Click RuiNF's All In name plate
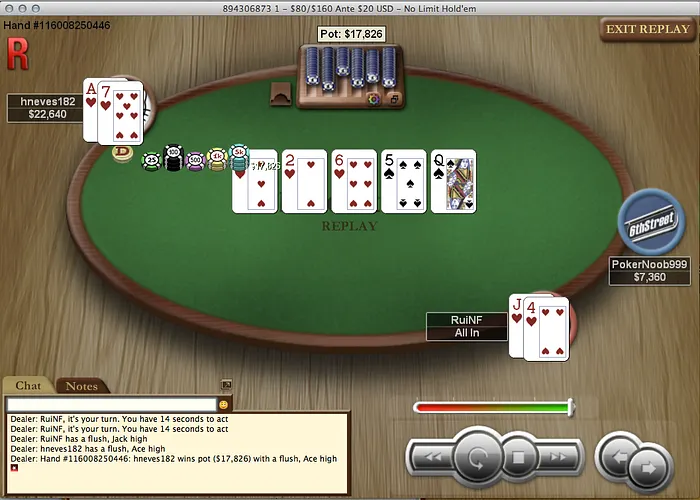This screenshot has height=500, width=700. [x=467, y=326]
